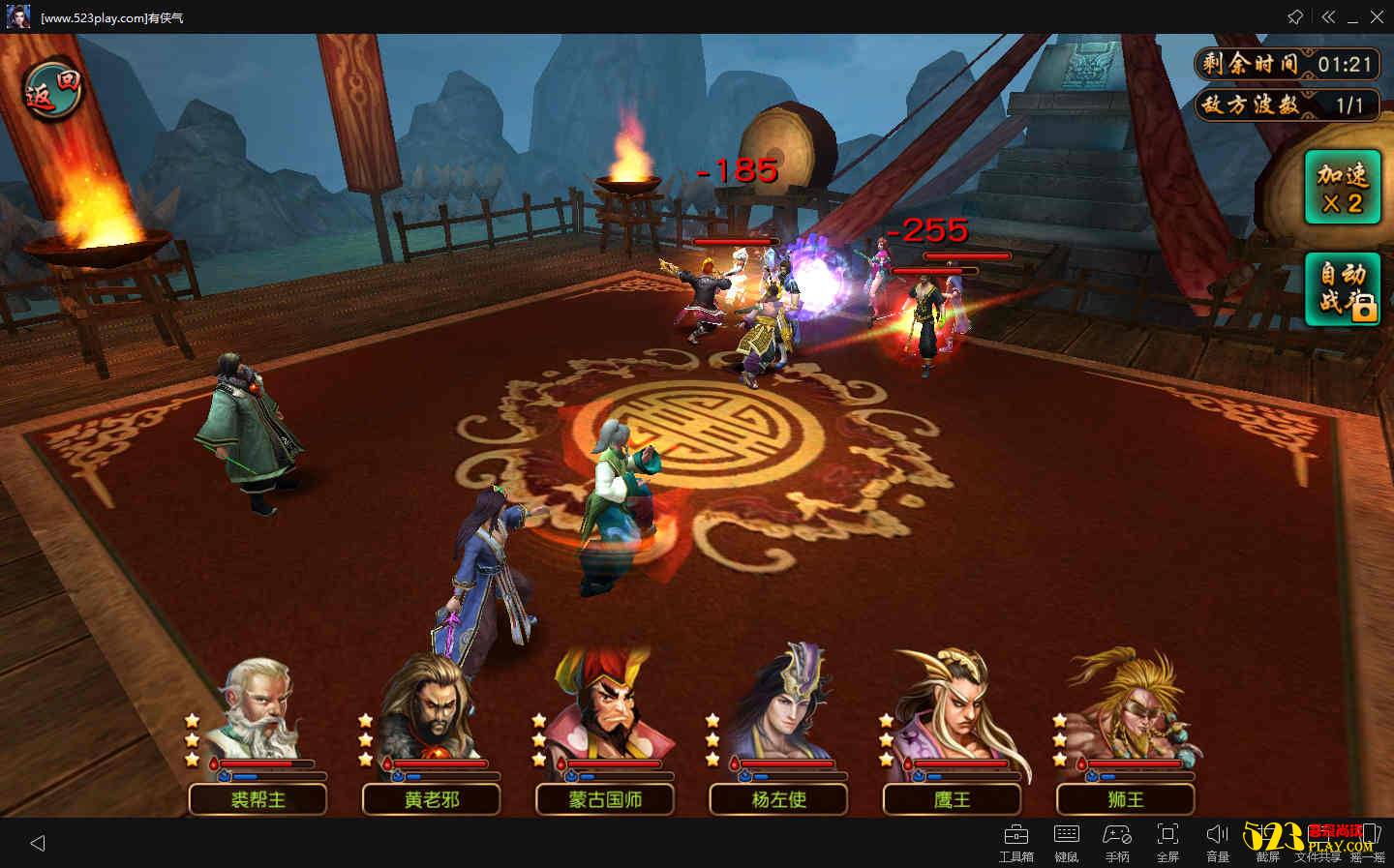1394x868 pixels.
Task: Open the emulator 工具箱 toolbox
Action: click(1016, 842)
